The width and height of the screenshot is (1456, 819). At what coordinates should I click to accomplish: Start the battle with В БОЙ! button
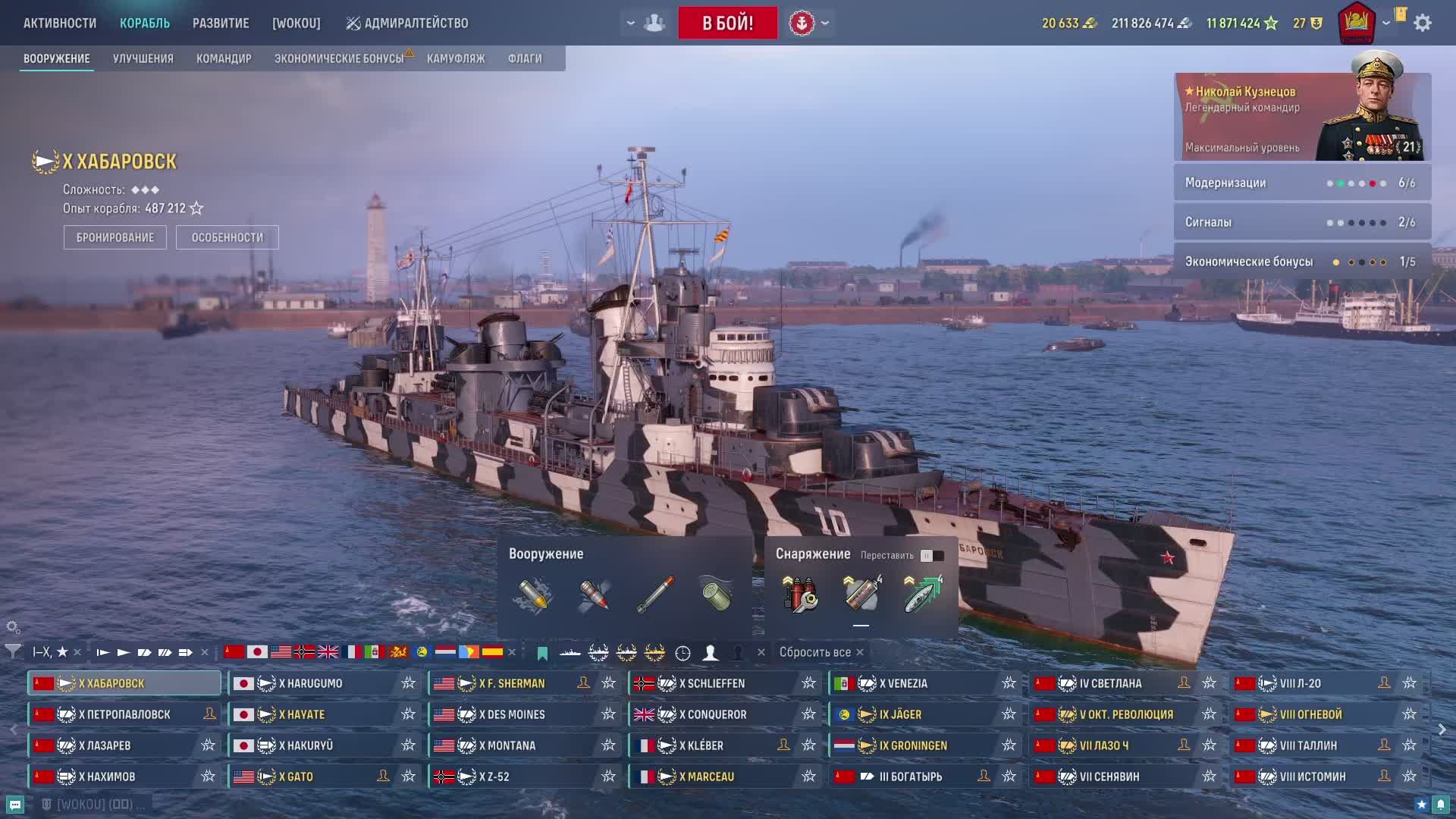[727, 23]
